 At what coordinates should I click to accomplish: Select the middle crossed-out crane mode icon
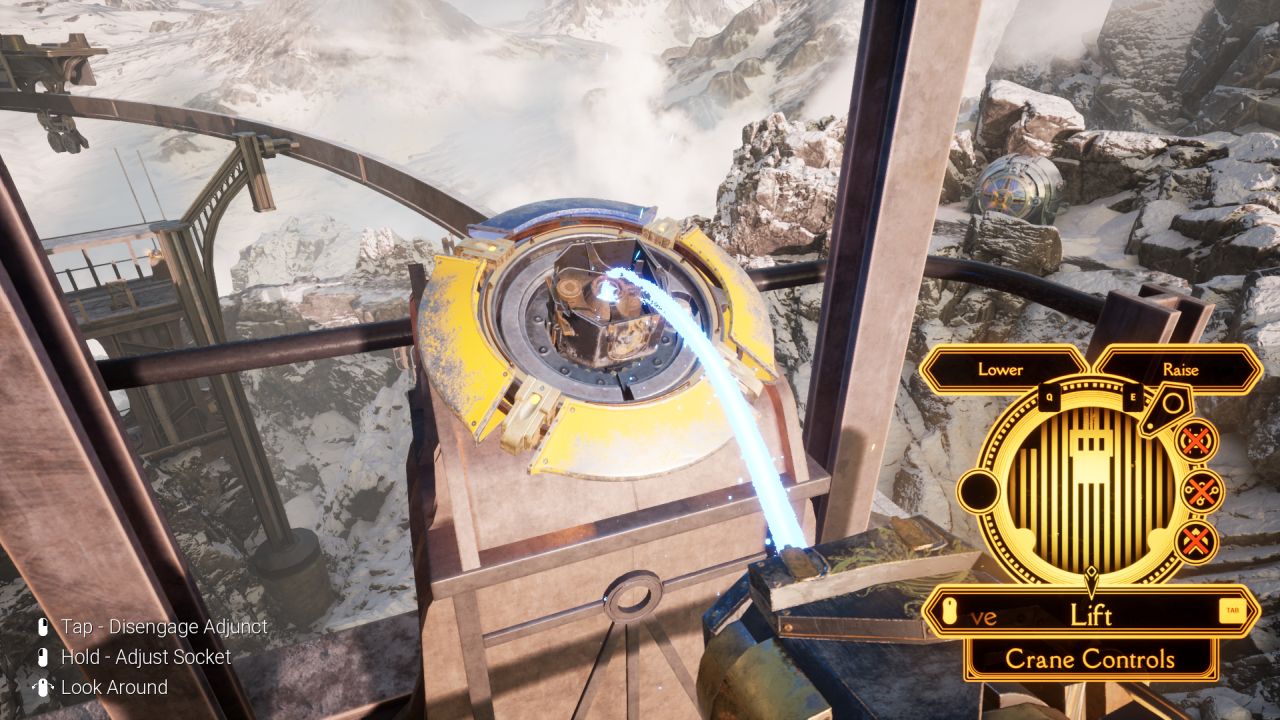1202,491
